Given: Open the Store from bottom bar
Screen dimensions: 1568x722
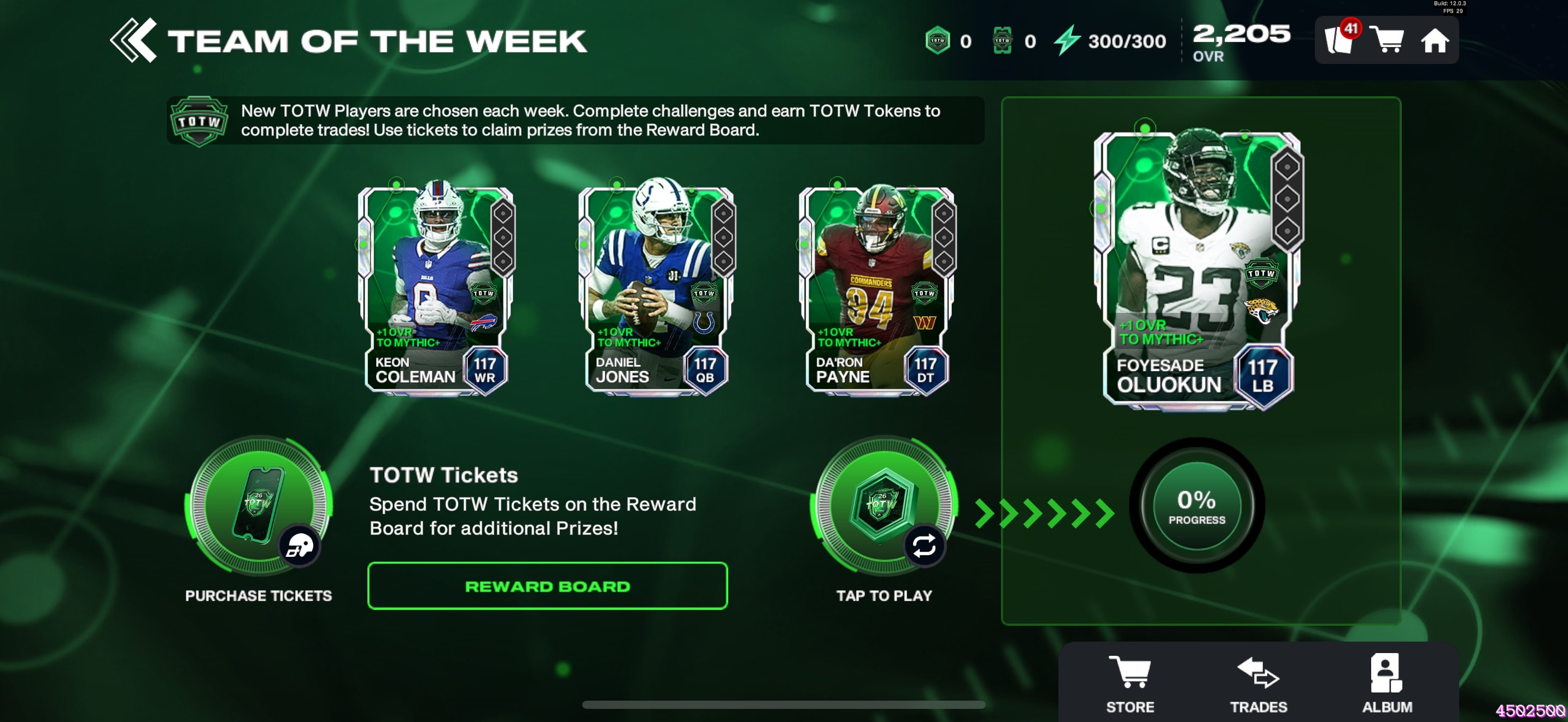Looking at the screenshot, I should pos(1130,684).
